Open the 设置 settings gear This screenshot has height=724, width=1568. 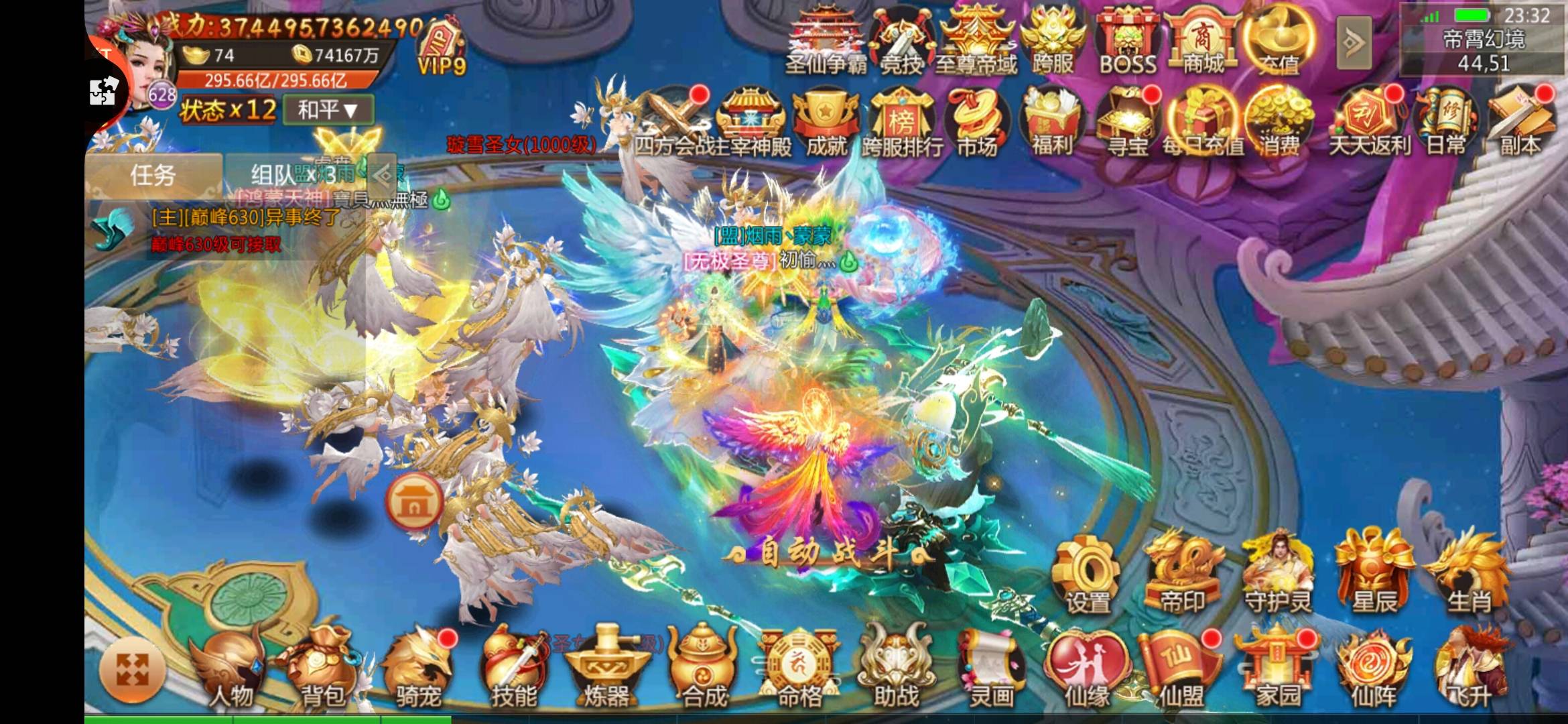1087,577
